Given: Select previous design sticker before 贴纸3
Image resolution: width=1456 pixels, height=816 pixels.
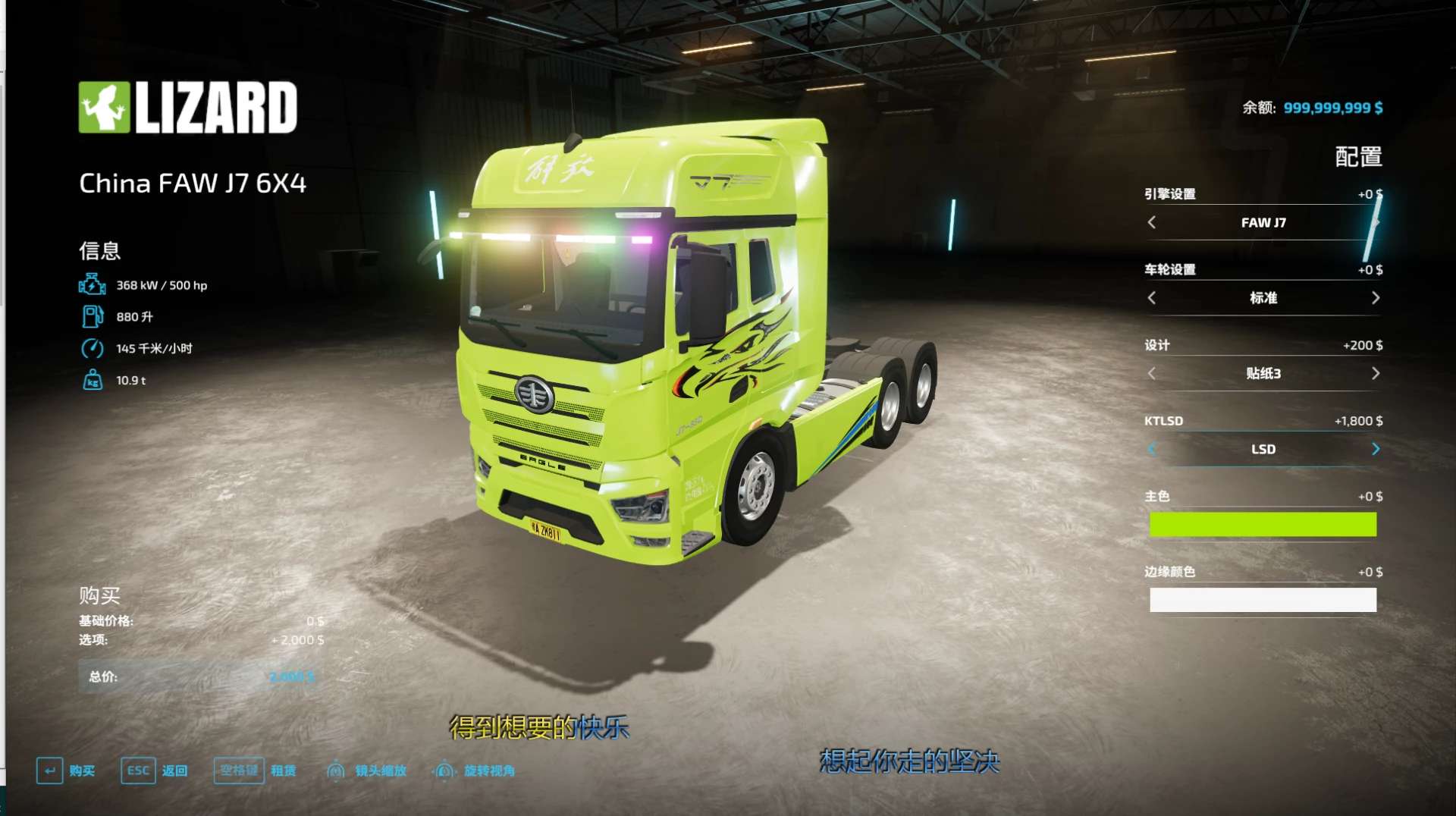Looking at the screenshot, I should pos(1152,373).
